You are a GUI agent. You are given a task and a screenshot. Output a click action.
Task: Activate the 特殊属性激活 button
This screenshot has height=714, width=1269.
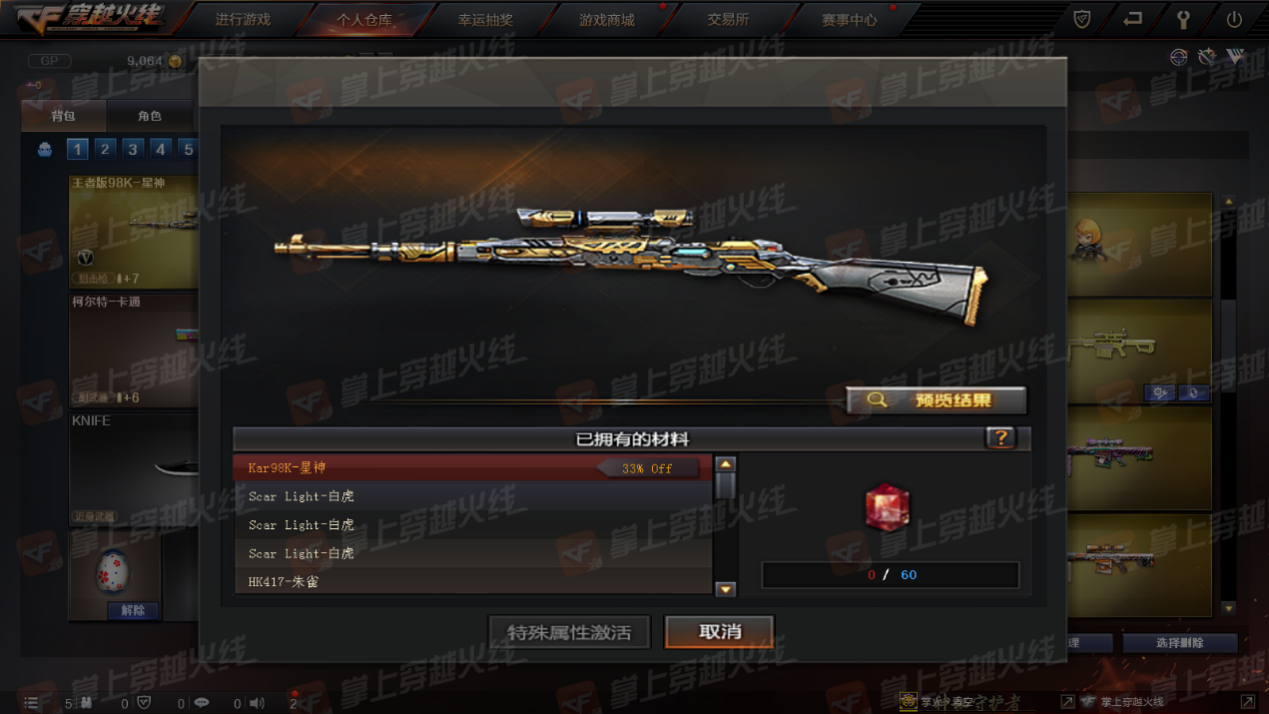569,632
